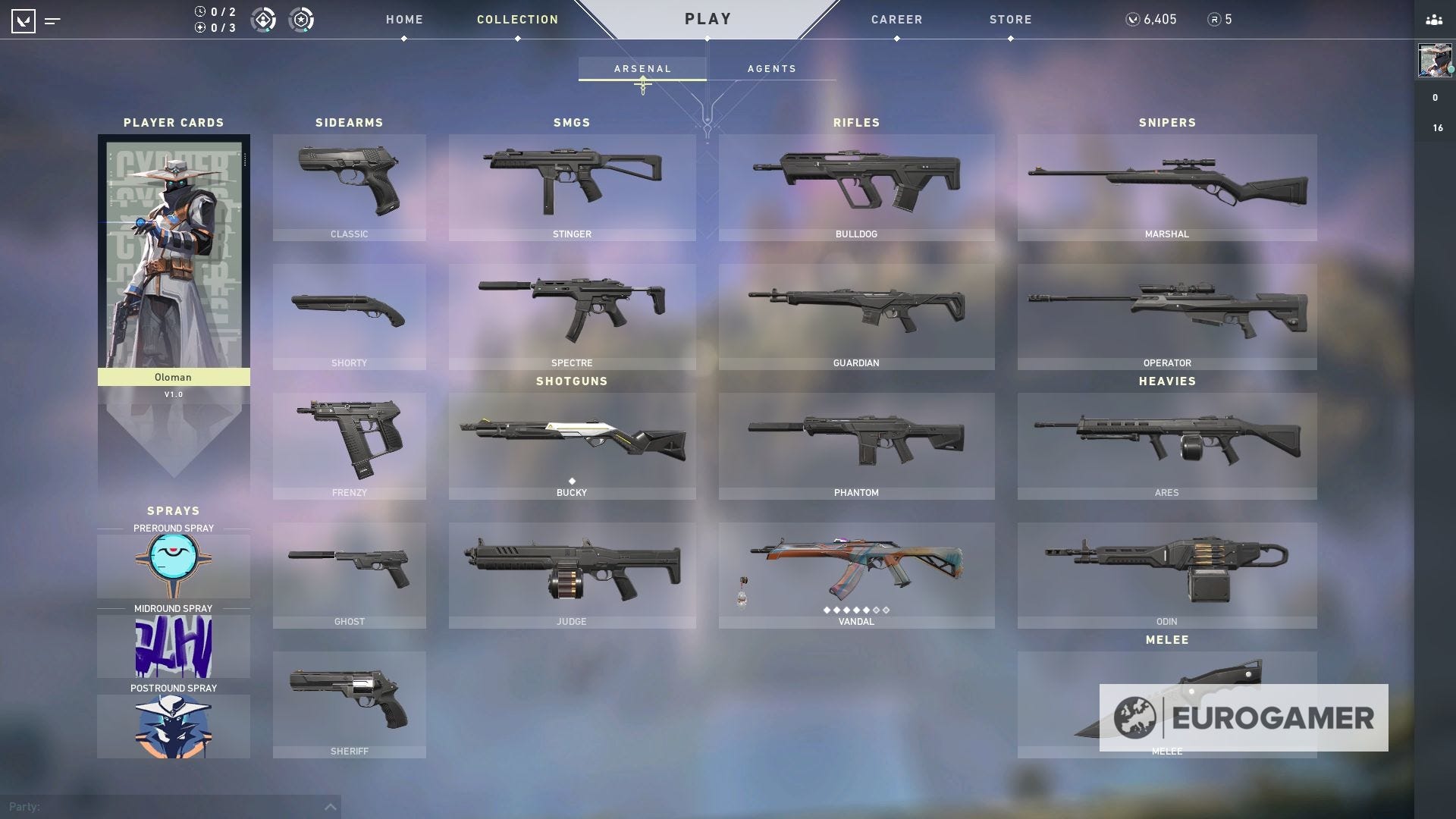Screen dimensions: 1456x819
Task: Click the battle pass progress ring icon
Action: pos(303,20)
